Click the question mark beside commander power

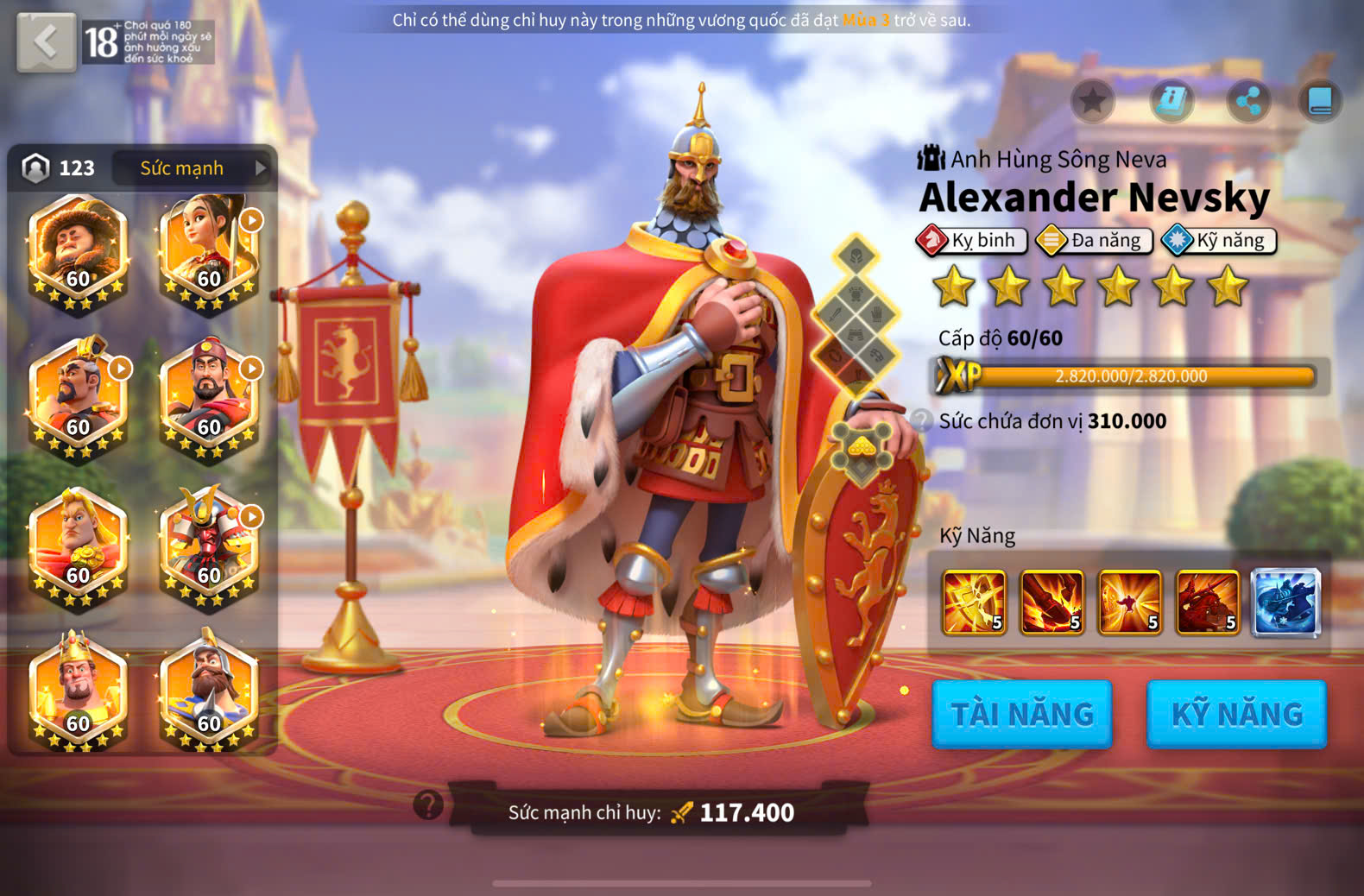pos(428,805)
